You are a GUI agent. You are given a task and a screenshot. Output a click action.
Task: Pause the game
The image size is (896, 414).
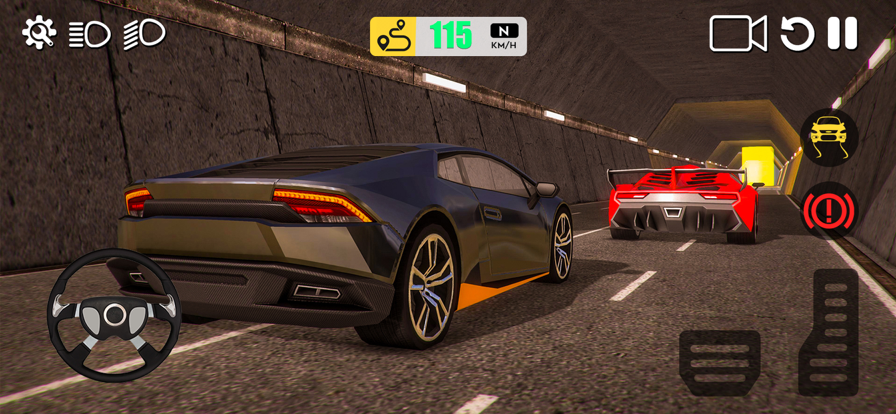pyautogui.click(x=842, y=34)
